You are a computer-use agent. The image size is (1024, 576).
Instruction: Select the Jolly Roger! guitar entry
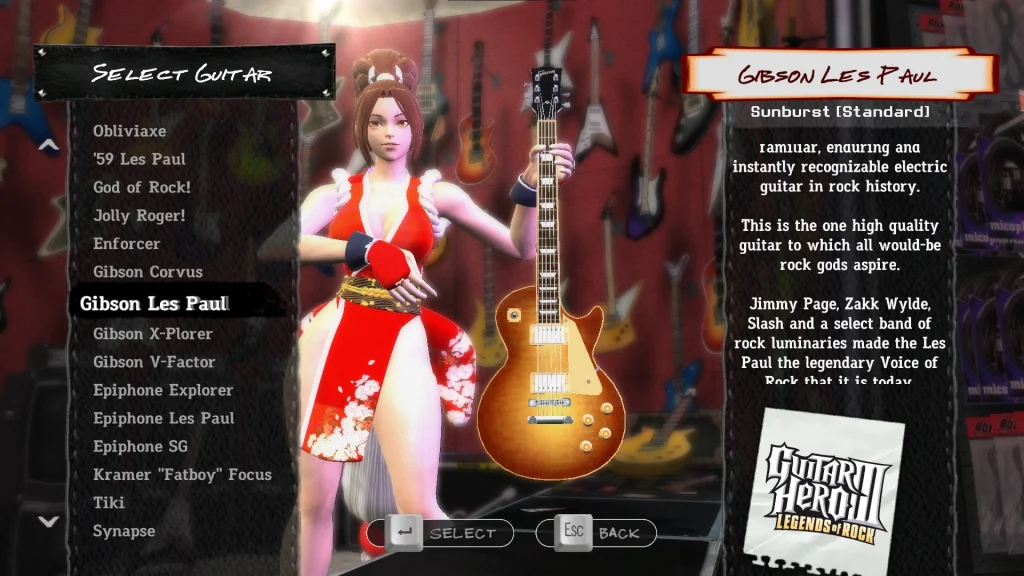coord(139,215)
